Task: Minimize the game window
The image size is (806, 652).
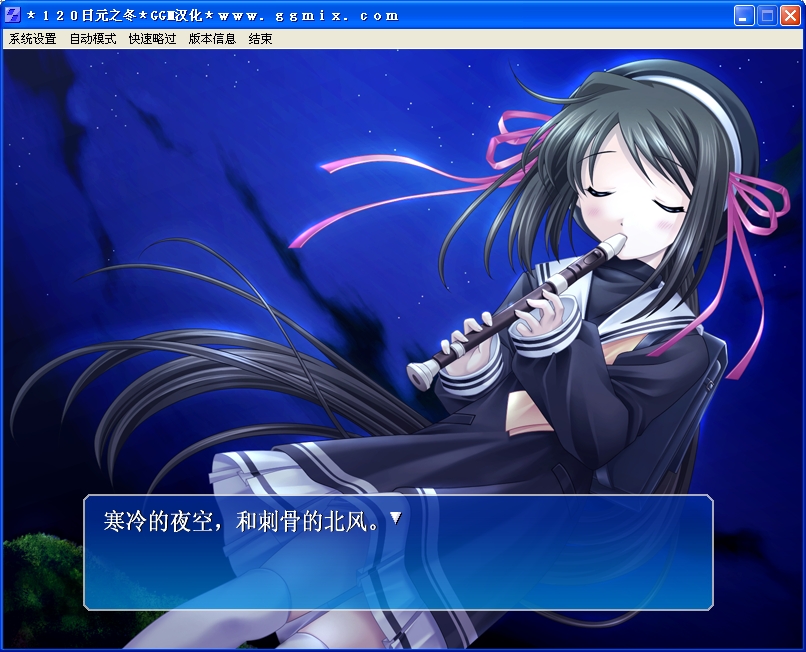Action: 744,15
